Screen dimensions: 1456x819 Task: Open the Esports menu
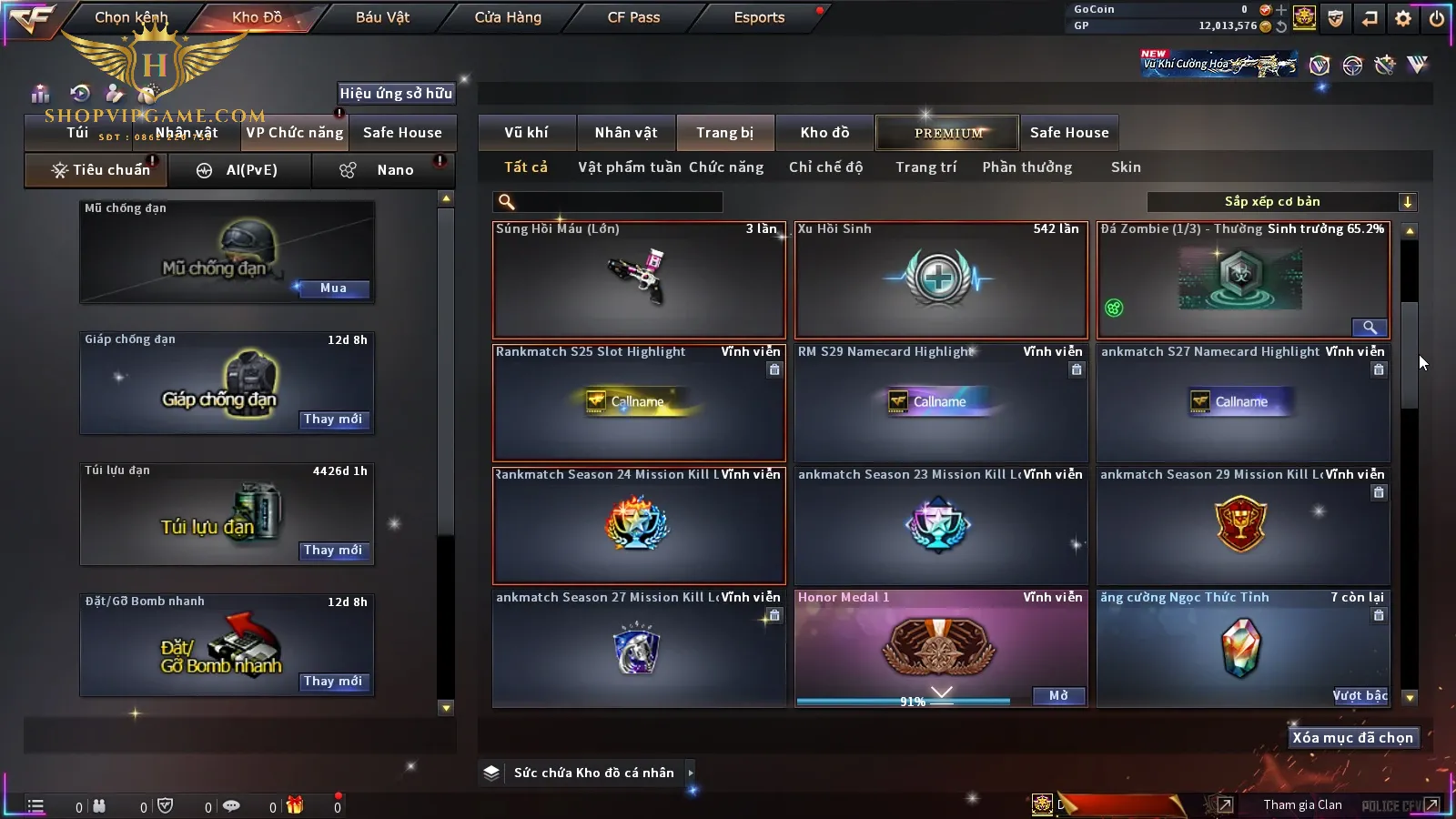[759, 17]
